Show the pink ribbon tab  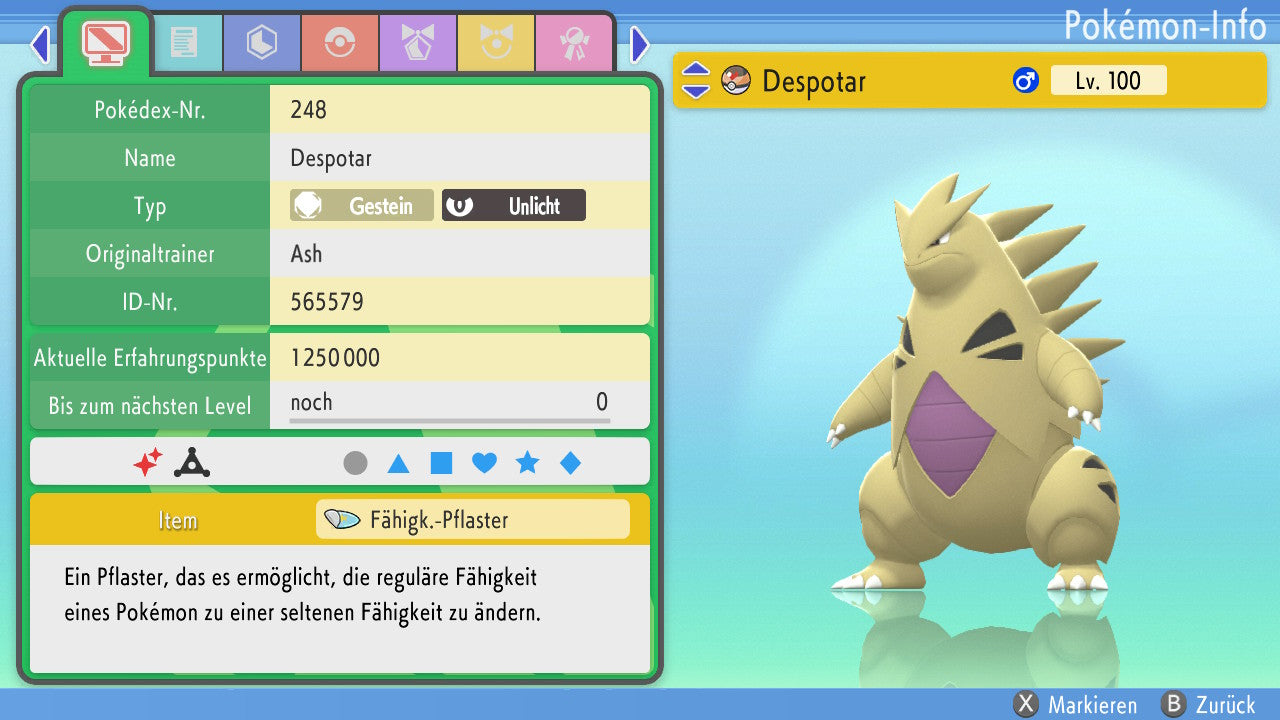pyautogui.click(x=573, y=43)
